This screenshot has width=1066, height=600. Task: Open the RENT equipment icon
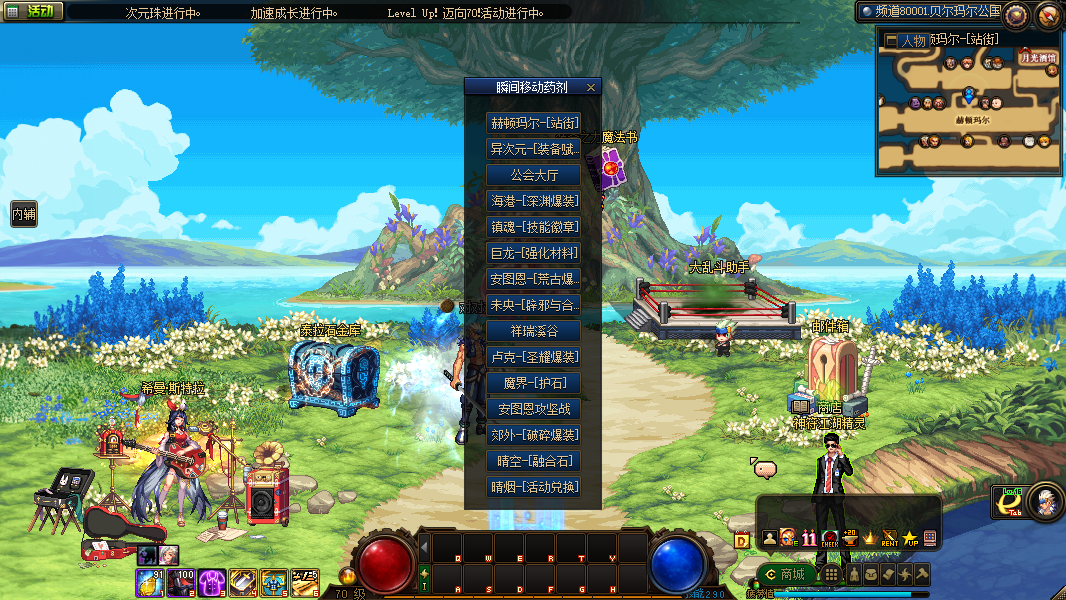tap(889, 539)
